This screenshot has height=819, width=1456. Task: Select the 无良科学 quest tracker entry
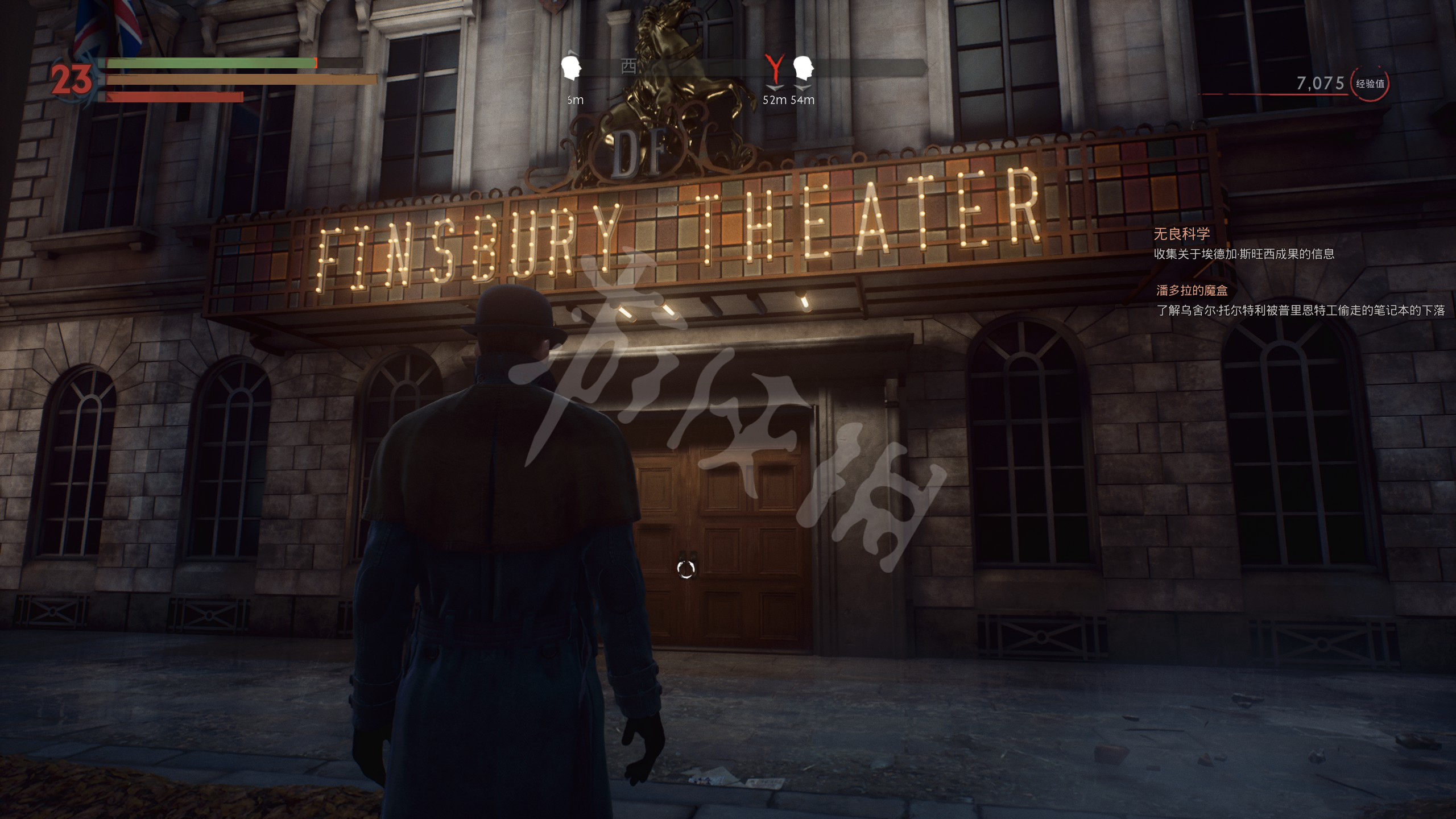[1181, 234]
